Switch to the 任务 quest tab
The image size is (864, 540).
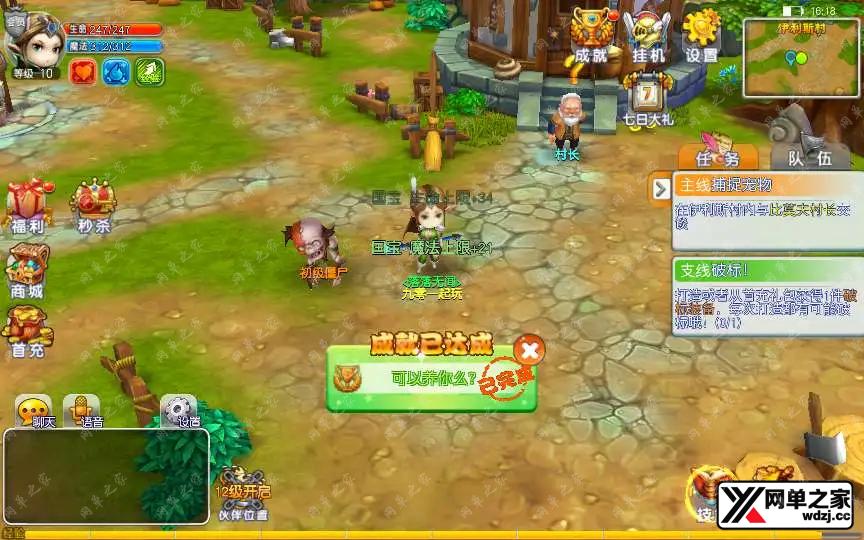717,157
